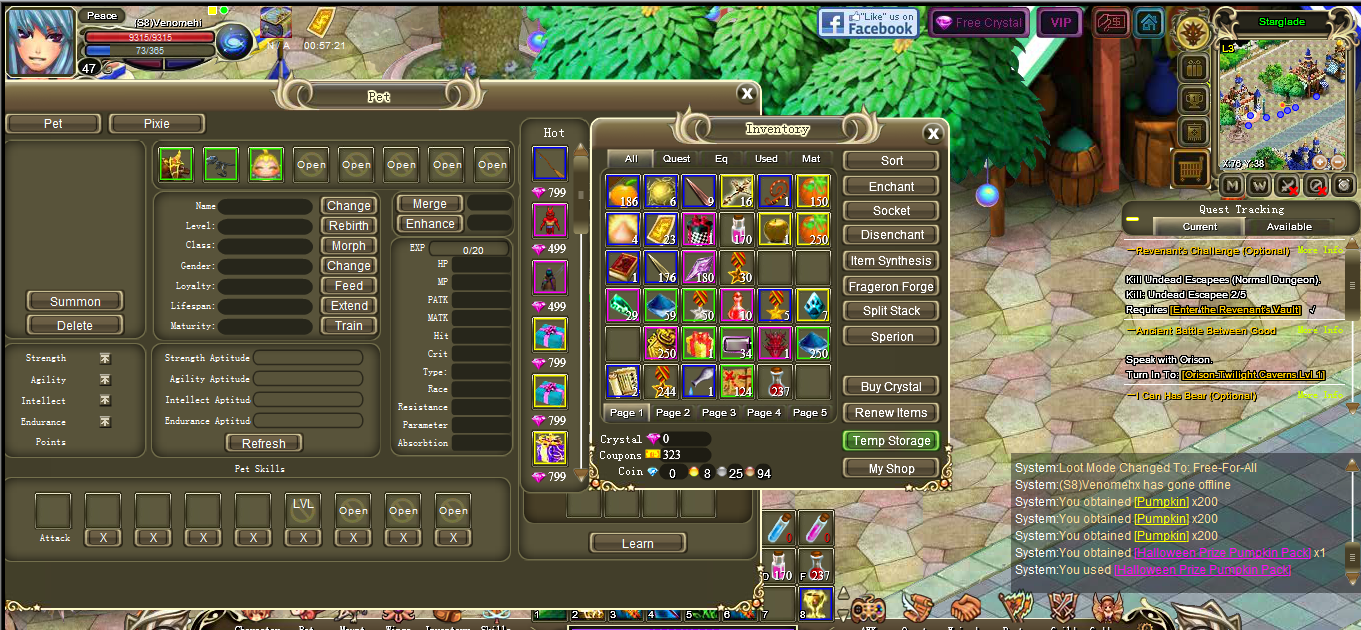The height and width of the screenshot is (630, 1361).
Task: Close the Pet window
Action: tap(746, 94)
